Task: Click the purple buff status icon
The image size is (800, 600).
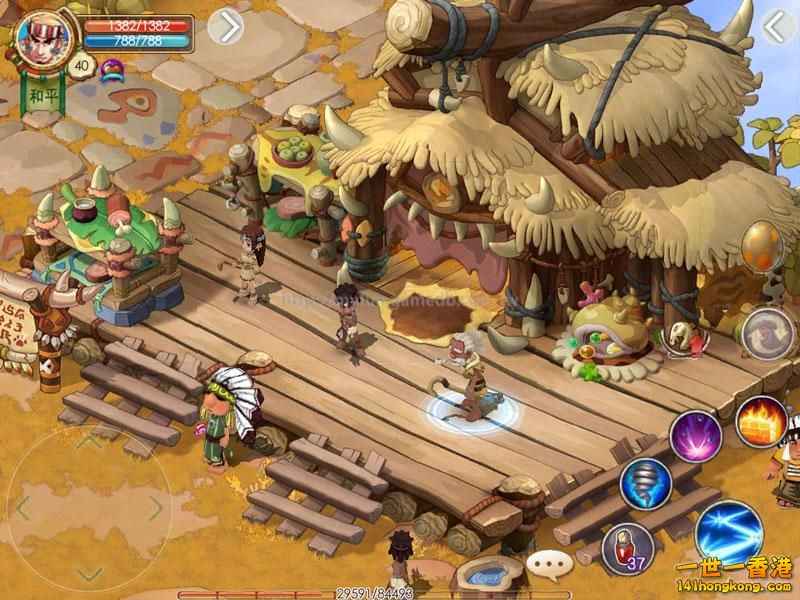Action: (111, 67)
